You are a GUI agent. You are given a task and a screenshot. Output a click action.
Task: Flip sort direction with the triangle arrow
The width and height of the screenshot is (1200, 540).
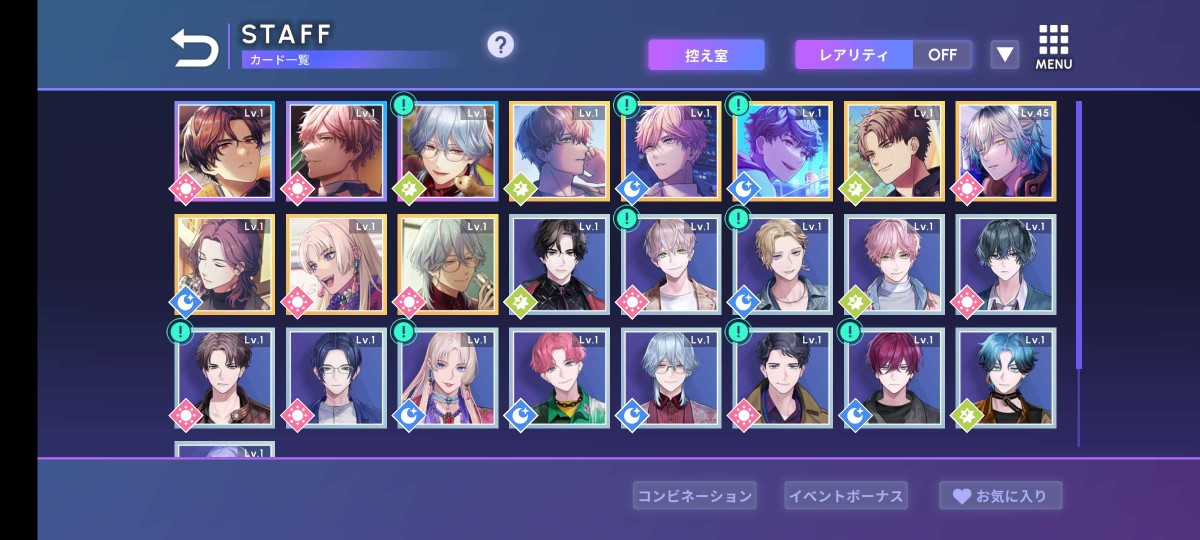(x=1004, y=55)
